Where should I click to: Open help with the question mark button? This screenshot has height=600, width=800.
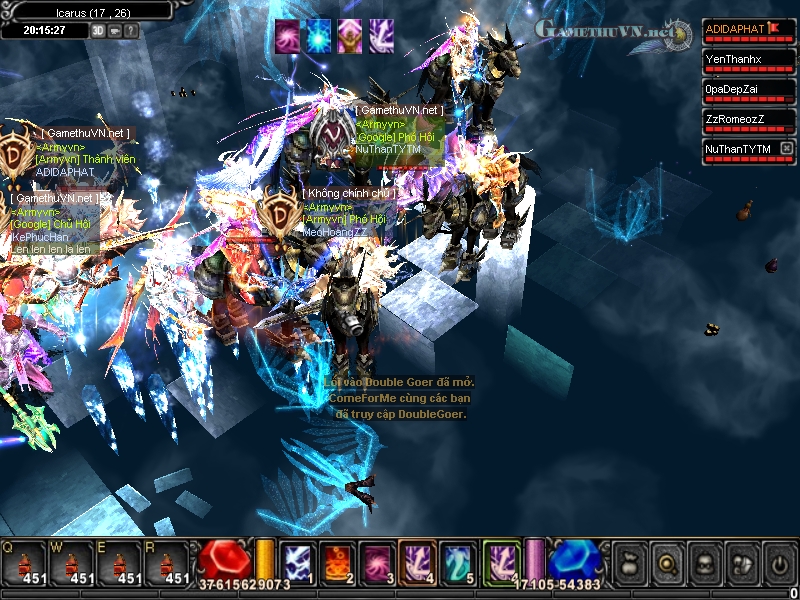(x=131, y=30)
